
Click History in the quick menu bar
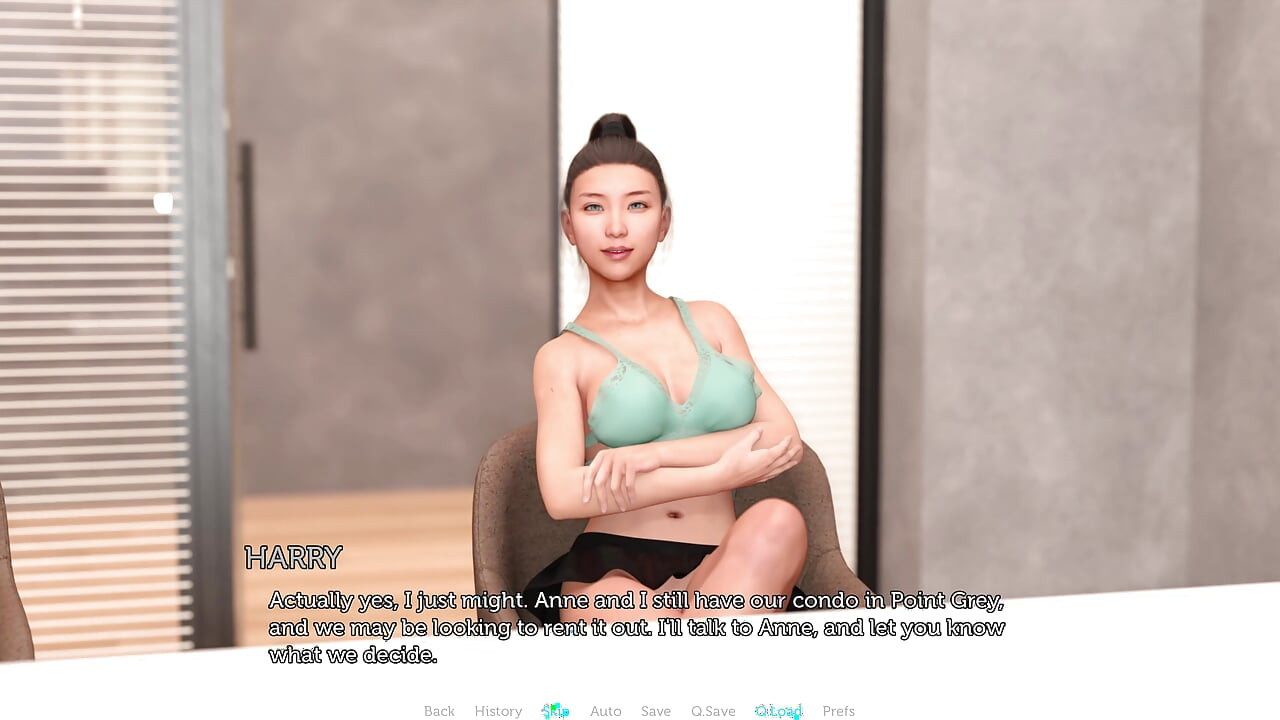tap(498, 711)
